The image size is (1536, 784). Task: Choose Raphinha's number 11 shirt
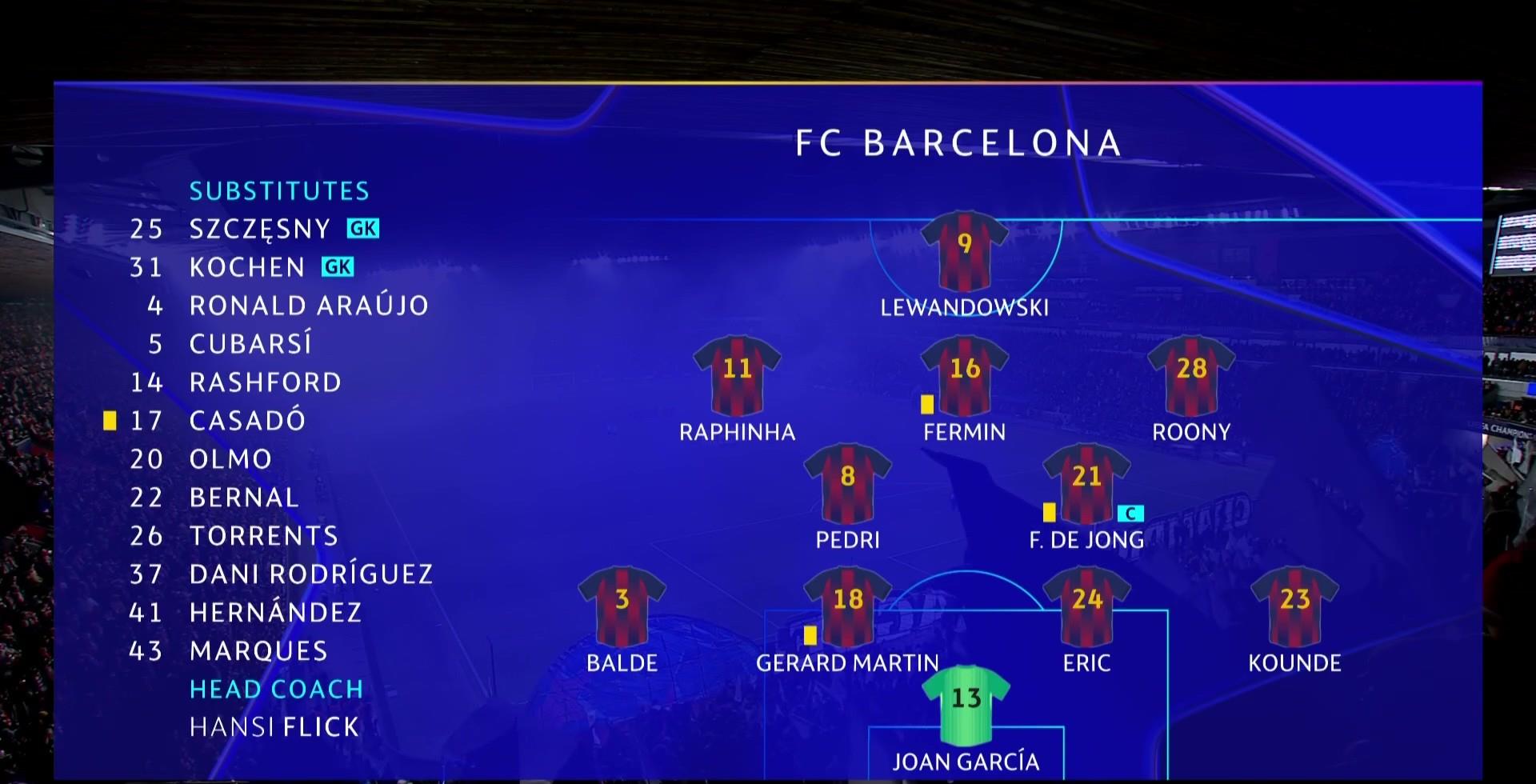pos(737,374)
